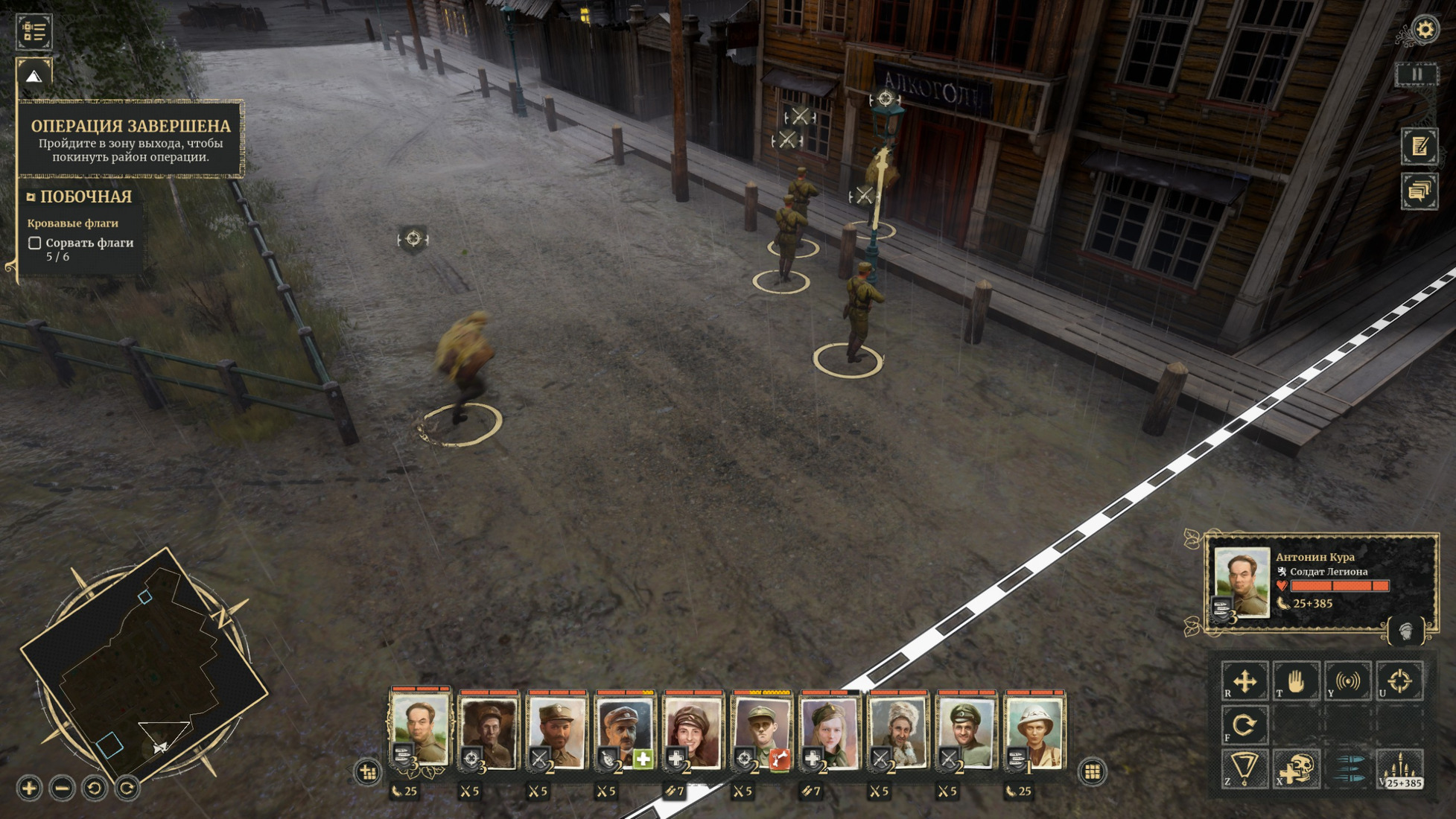Select the soldier in the fur hat portrait
This screenshot has width=1456, height=819.
897,730
